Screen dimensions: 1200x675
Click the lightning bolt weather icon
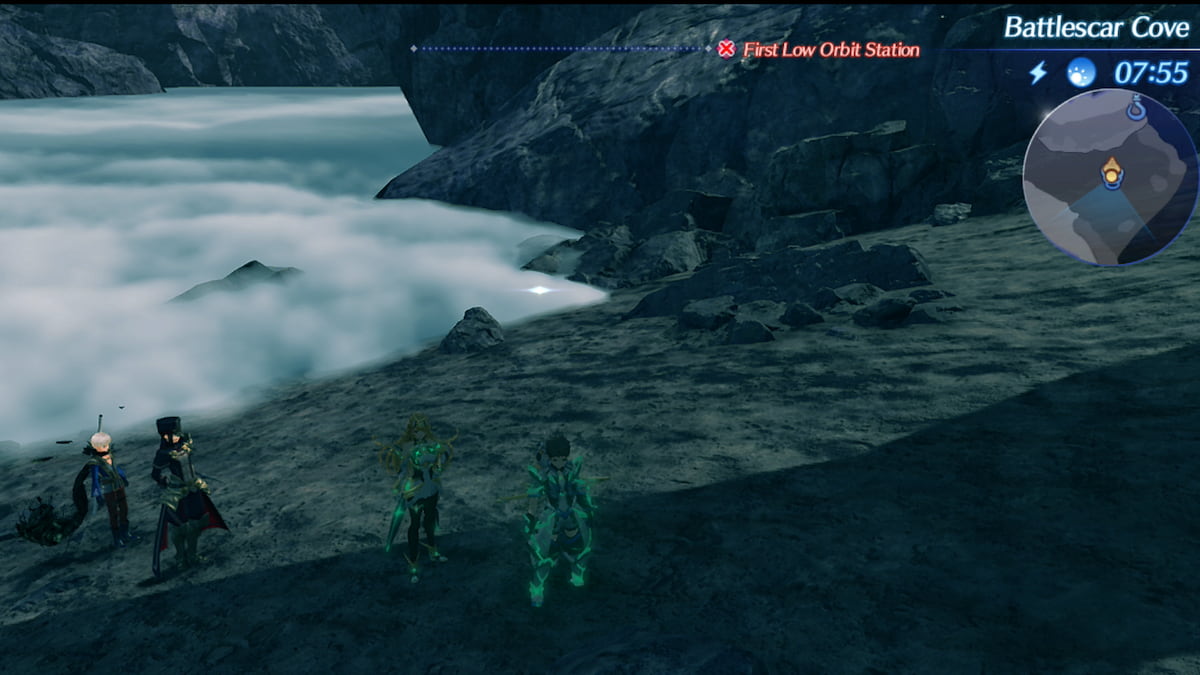coord(1038,72)
